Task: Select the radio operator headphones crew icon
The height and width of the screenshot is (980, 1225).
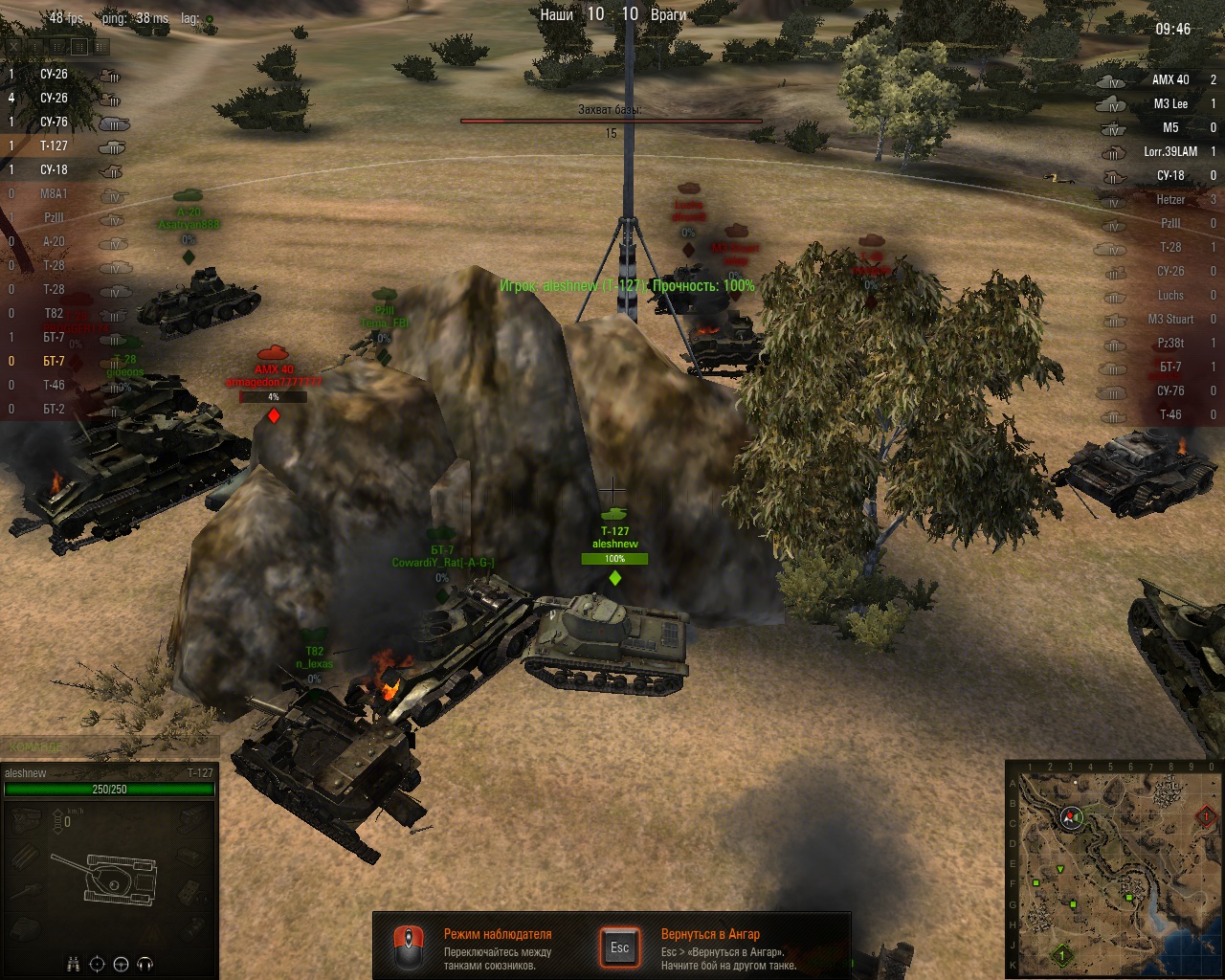Action: click(145, 964)
